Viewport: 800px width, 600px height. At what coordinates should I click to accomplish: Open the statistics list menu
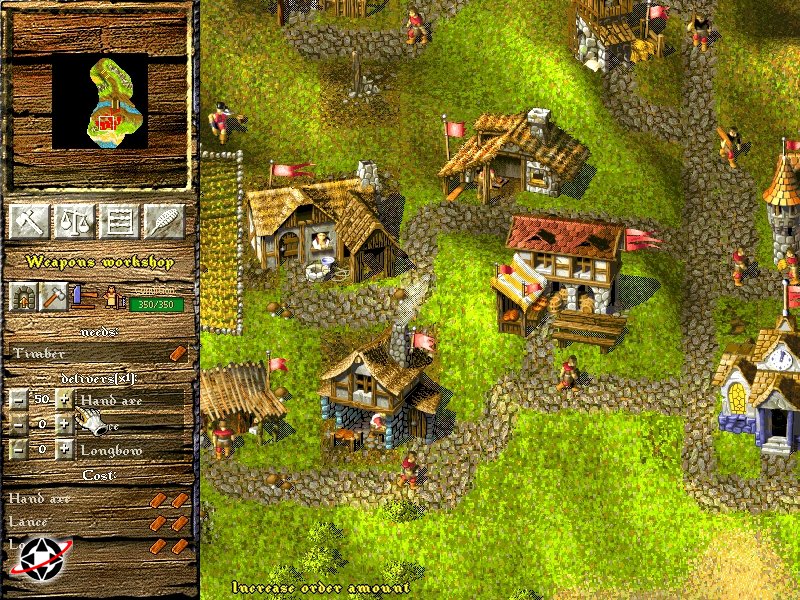coord(119,220)
